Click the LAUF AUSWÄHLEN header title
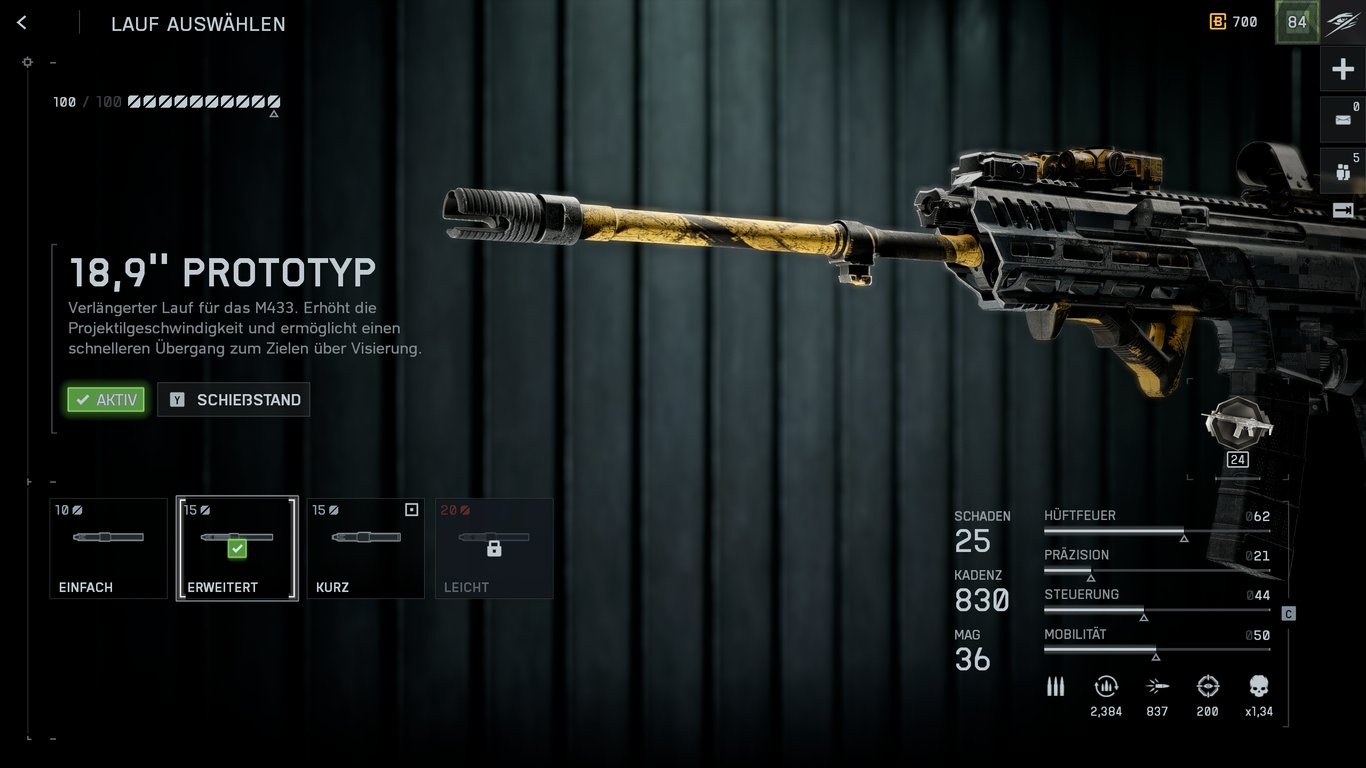The width and height of the screenshot is (1366, 768). 198,24
